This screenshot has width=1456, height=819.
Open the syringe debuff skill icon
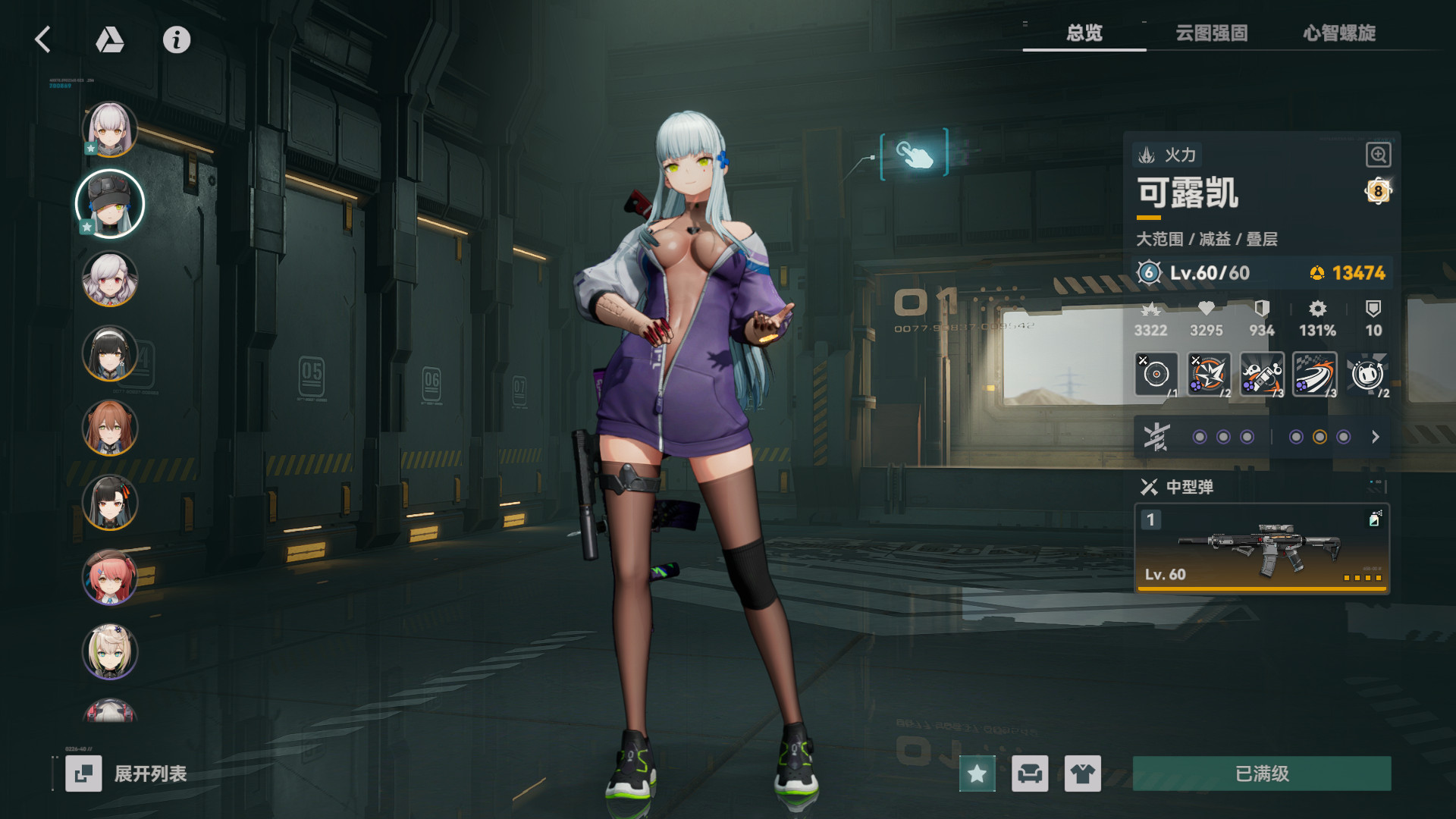tap(1261, 372)
